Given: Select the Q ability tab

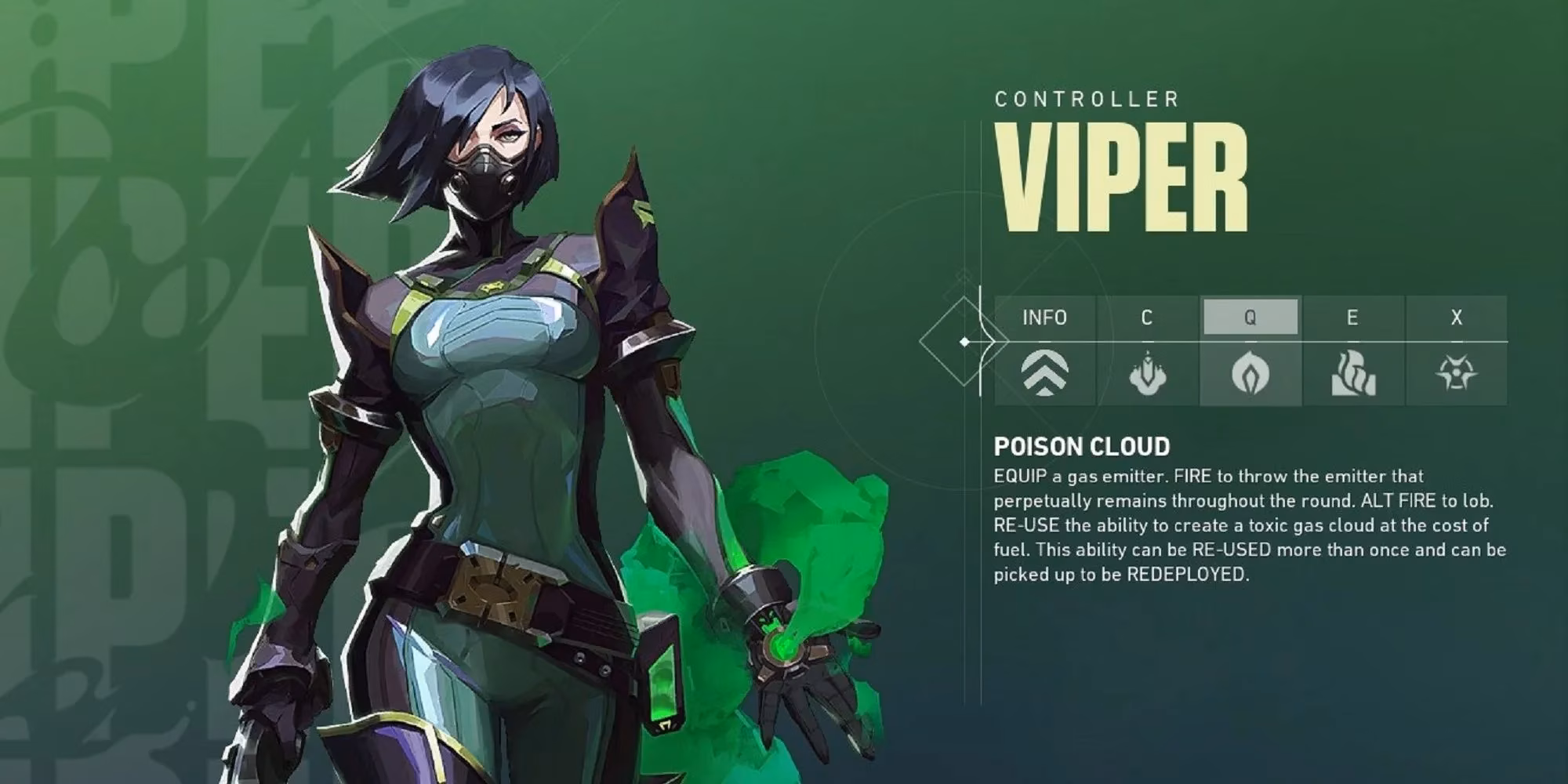Looking at the screenshot, I should pos(1250,318).
